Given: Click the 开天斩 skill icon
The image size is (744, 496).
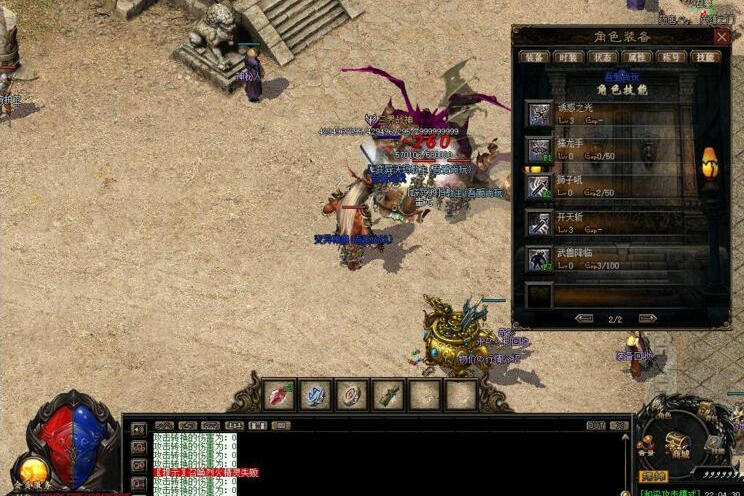Looking at the screenshot, I should pyautogui.click(x=539, y=223).
